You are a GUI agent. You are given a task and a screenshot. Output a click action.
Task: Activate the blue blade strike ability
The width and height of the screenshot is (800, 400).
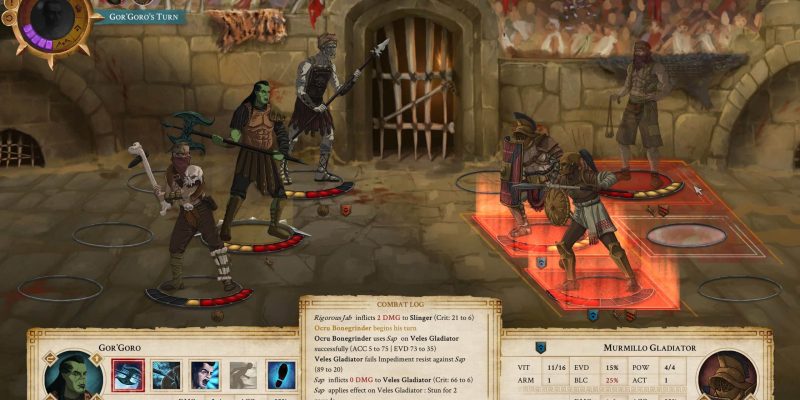click(166, 374)
